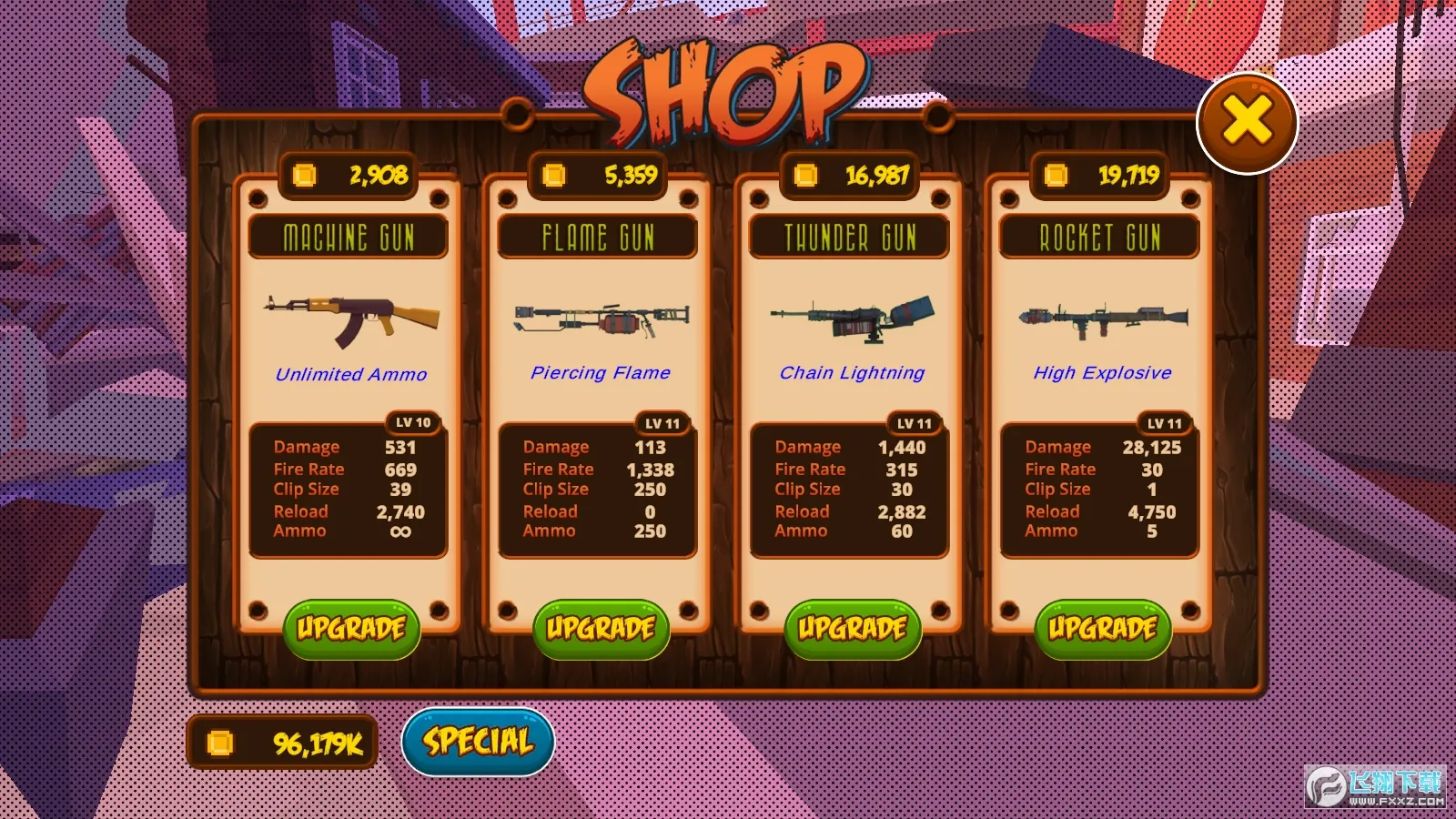Image resolution: width=1456 pixels, height=819 pixels.
Task: Select the Flame Gun title banner
Action: click(599, 238)
